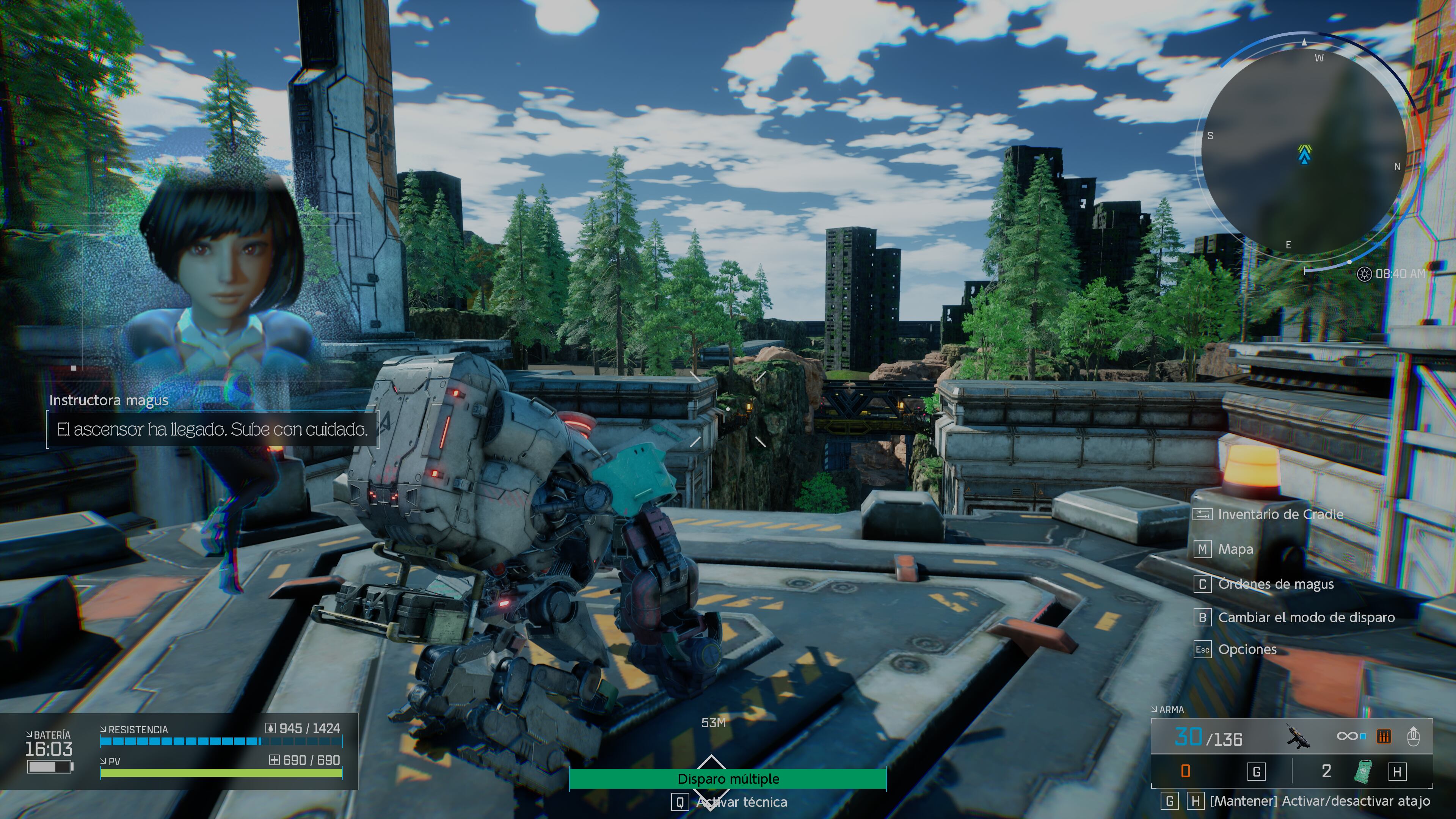1456x819 pixels.
Task: Select Órdenes de magus
Action: pos(1275,584)
